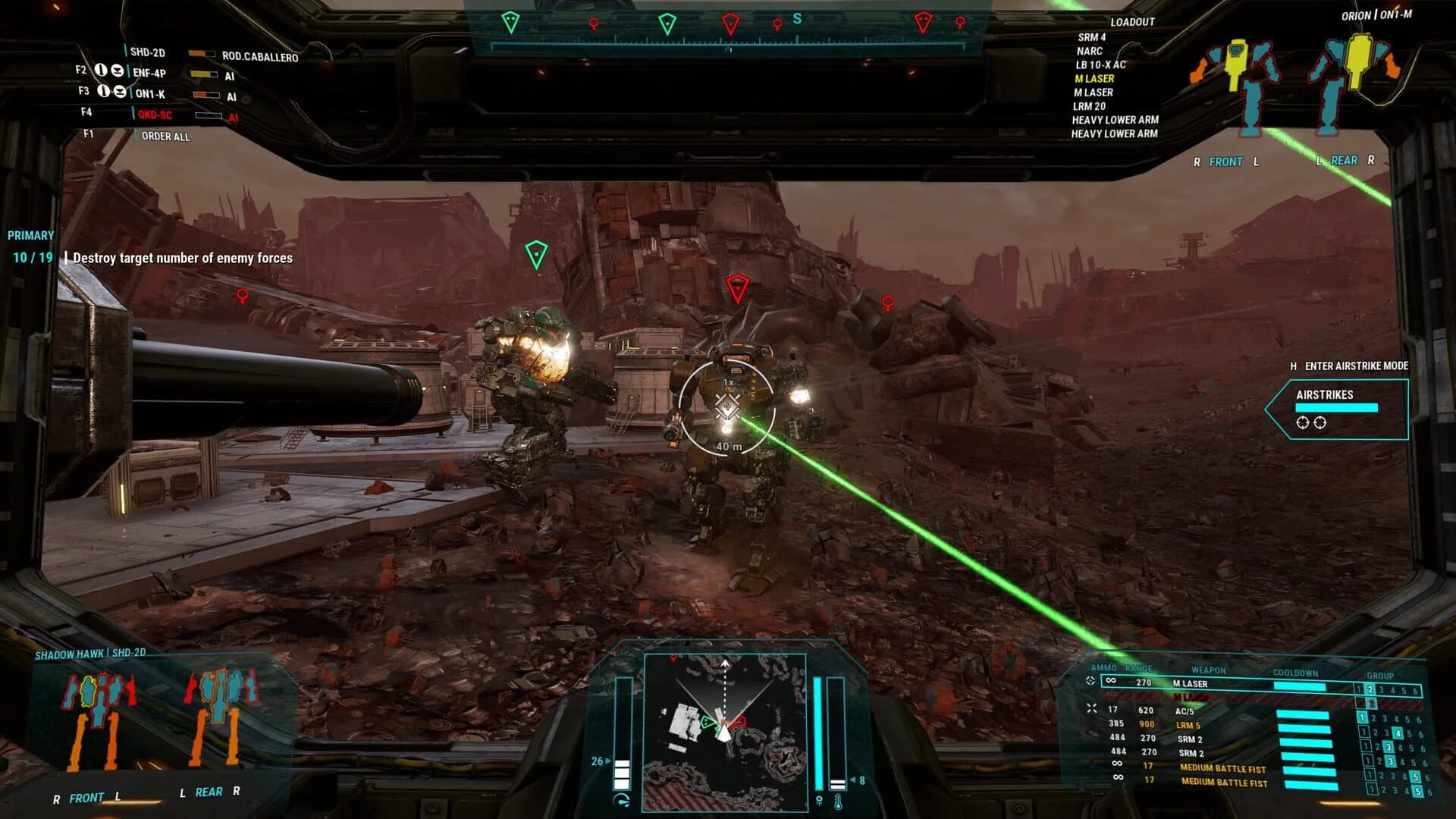Image resolution: width=1456 pixels, height=819 pixels.
Task: Click the minimap display
Action: pyautogui.click(x=724, y=732)
